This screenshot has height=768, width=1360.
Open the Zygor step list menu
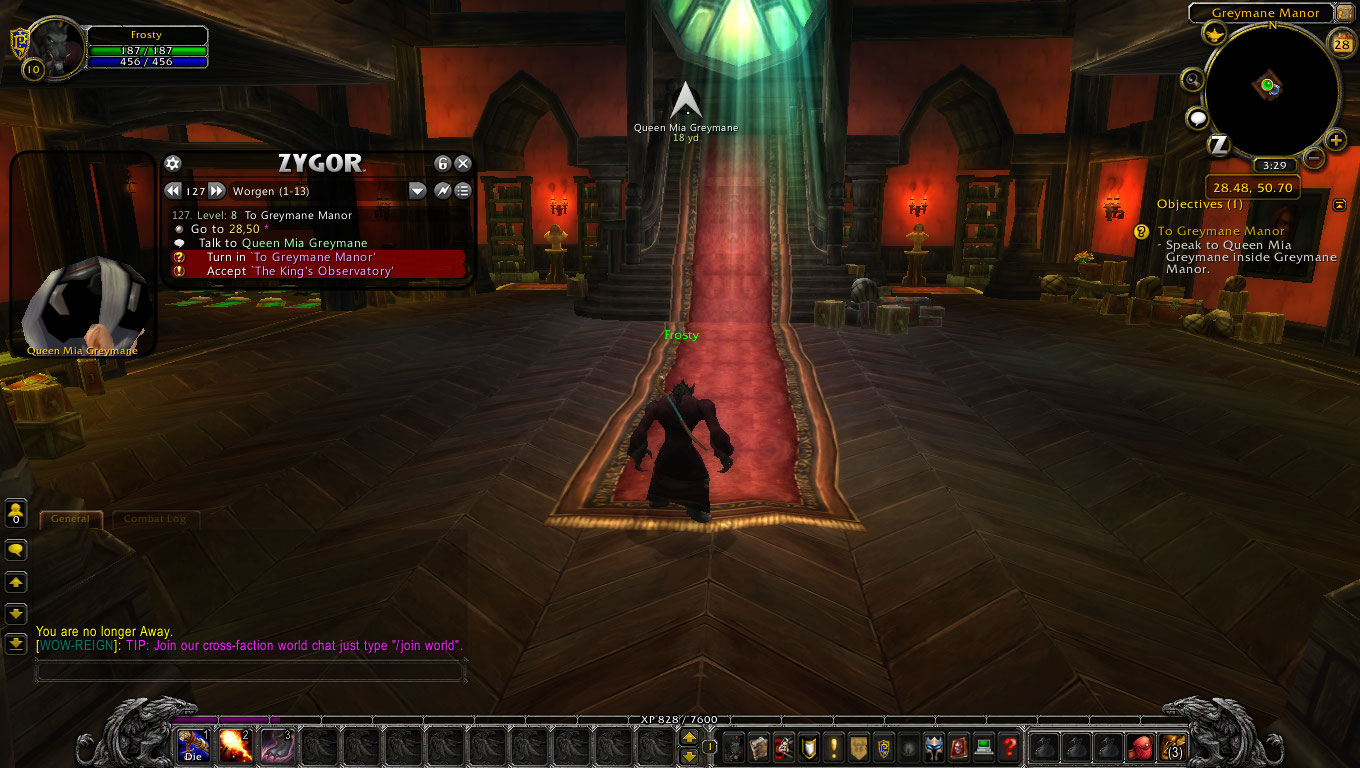[462, 190]
